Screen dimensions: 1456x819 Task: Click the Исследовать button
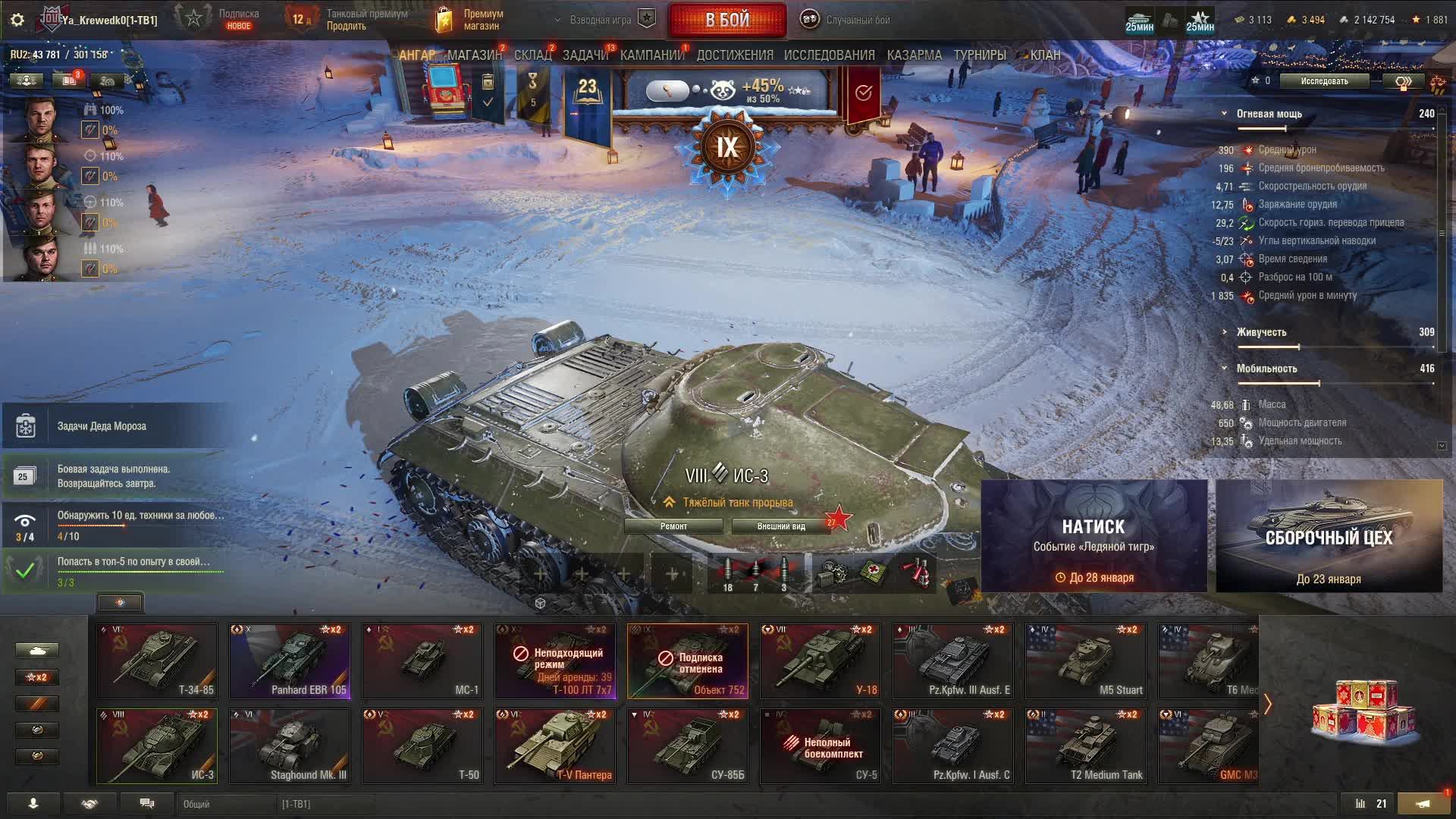click(1324, 81)
